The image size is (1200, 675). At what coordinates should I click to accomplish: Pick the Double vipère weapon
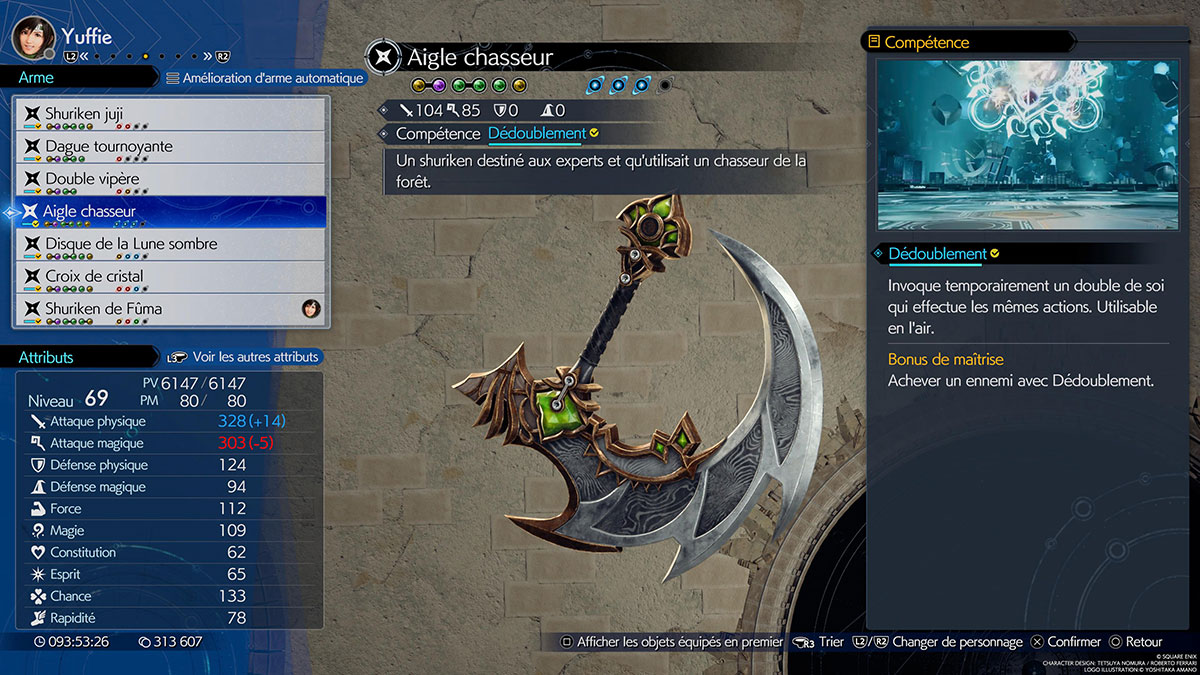170,179
